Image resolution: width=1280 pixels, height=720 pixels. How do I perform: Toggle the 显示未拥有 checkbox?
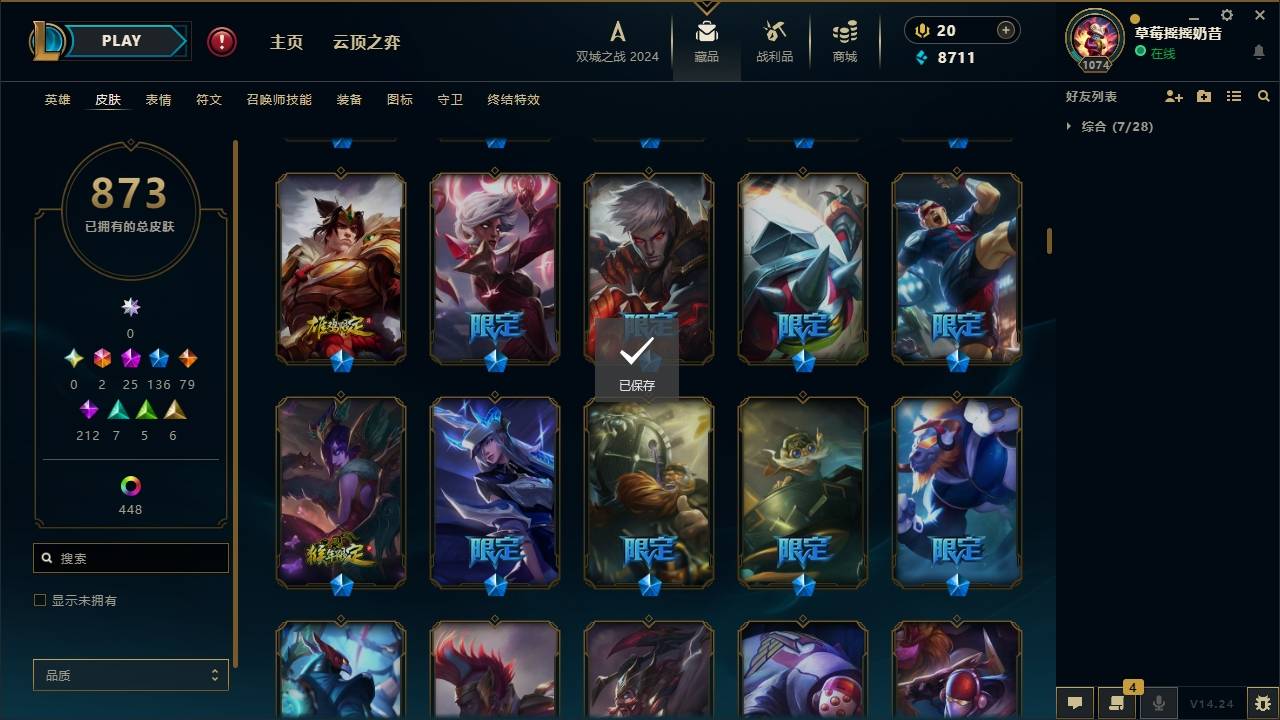coord(40,600)
